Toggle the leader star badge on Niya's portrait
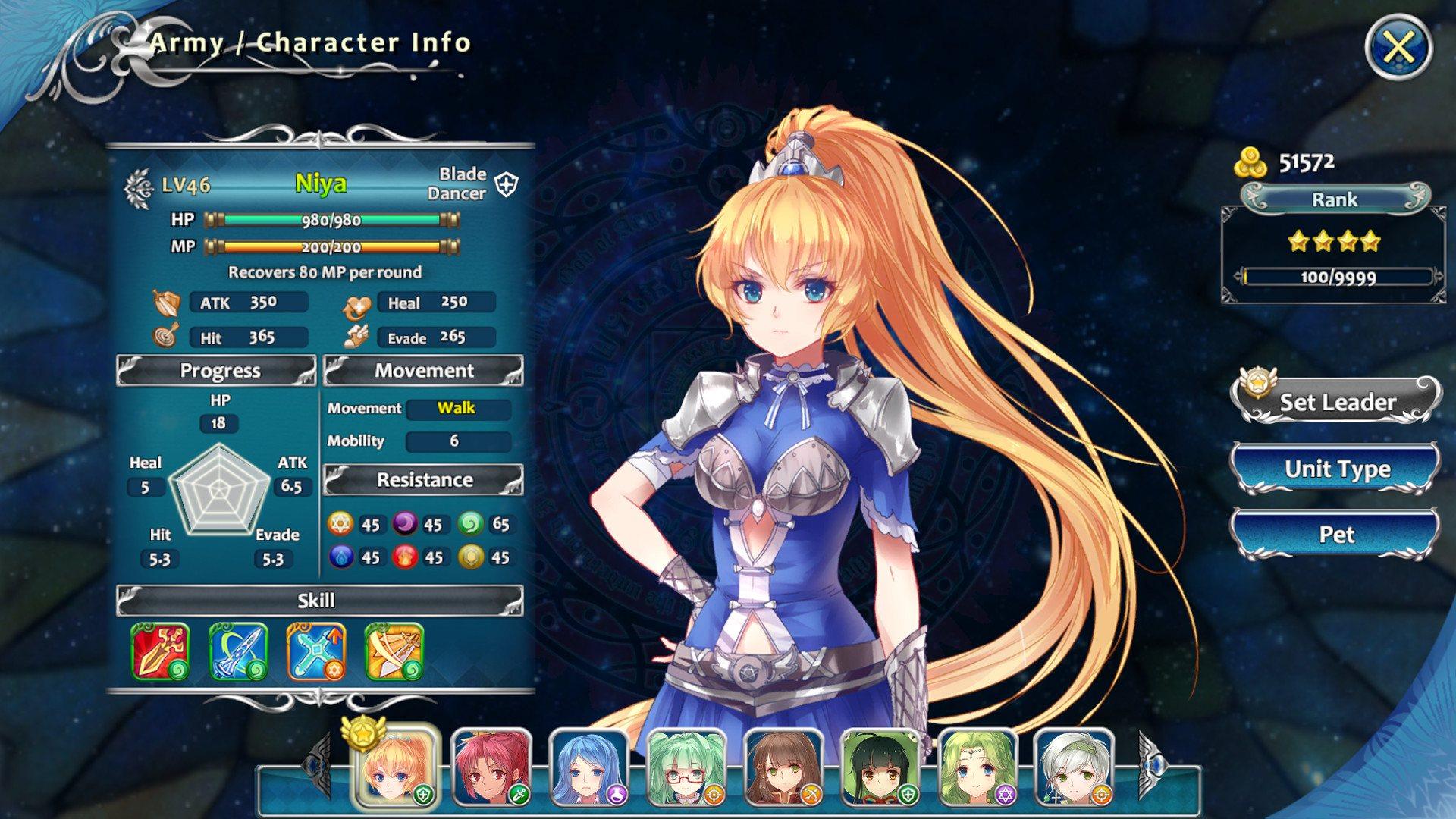This screenshot has height=819, width=1456. coord(362,737)
